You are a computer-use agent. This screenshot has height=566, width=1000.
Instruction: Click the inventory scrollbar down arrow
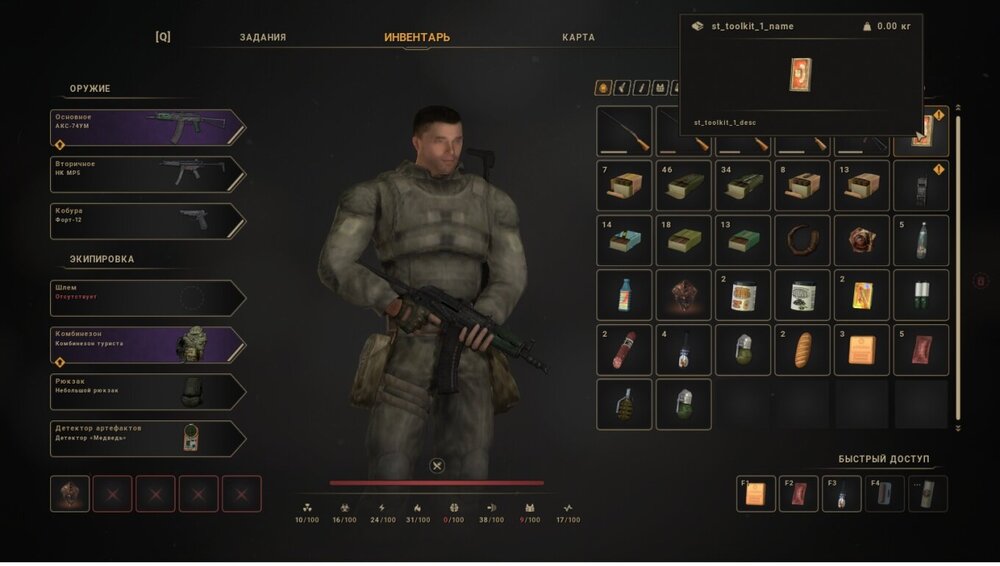click(x=958, y=428)
